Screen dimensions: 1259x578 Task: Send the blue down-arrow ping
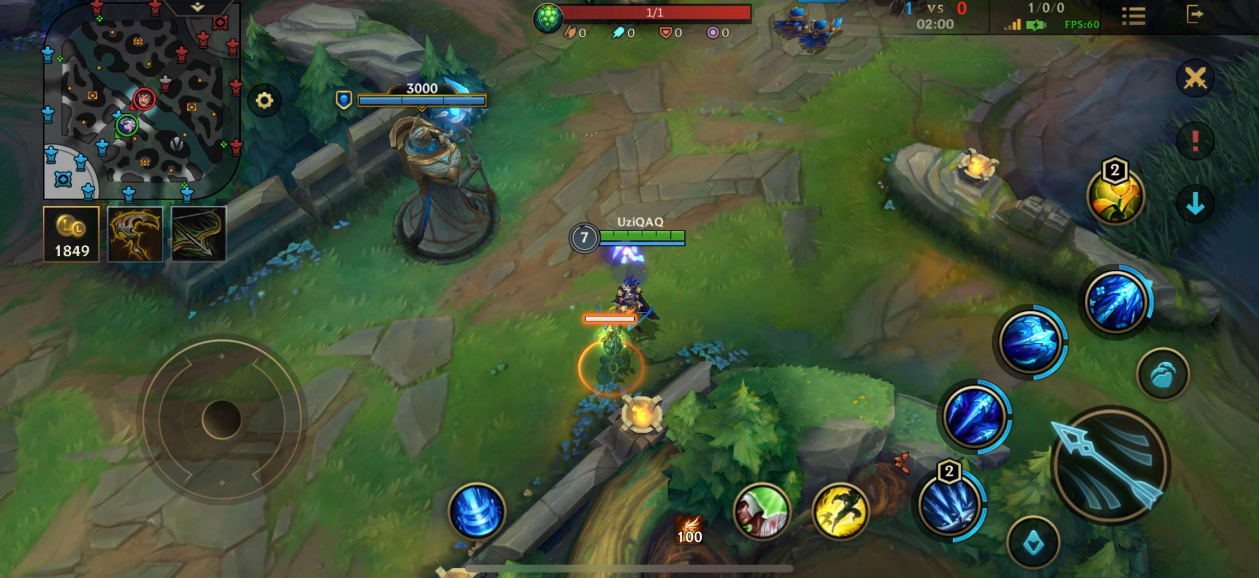[1194, 203]
